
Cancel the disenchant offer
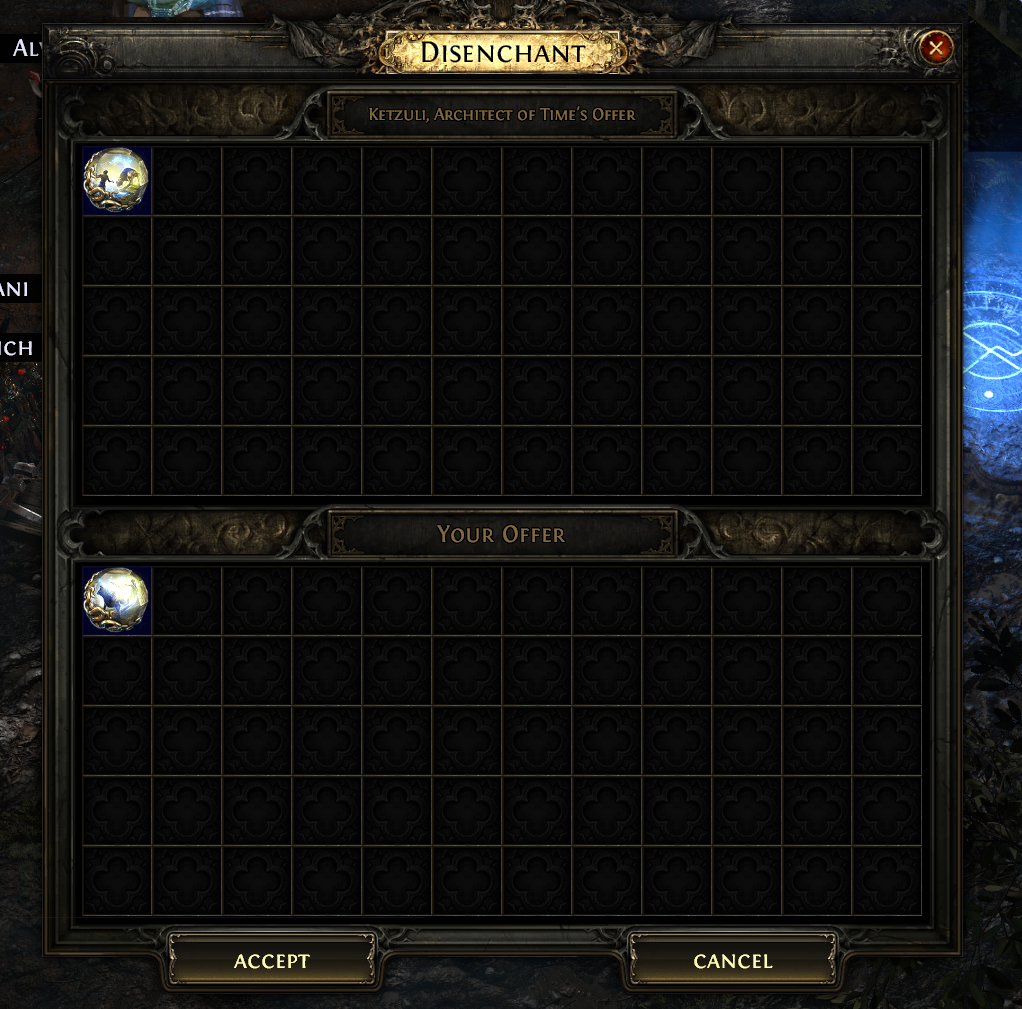(733, 961)
